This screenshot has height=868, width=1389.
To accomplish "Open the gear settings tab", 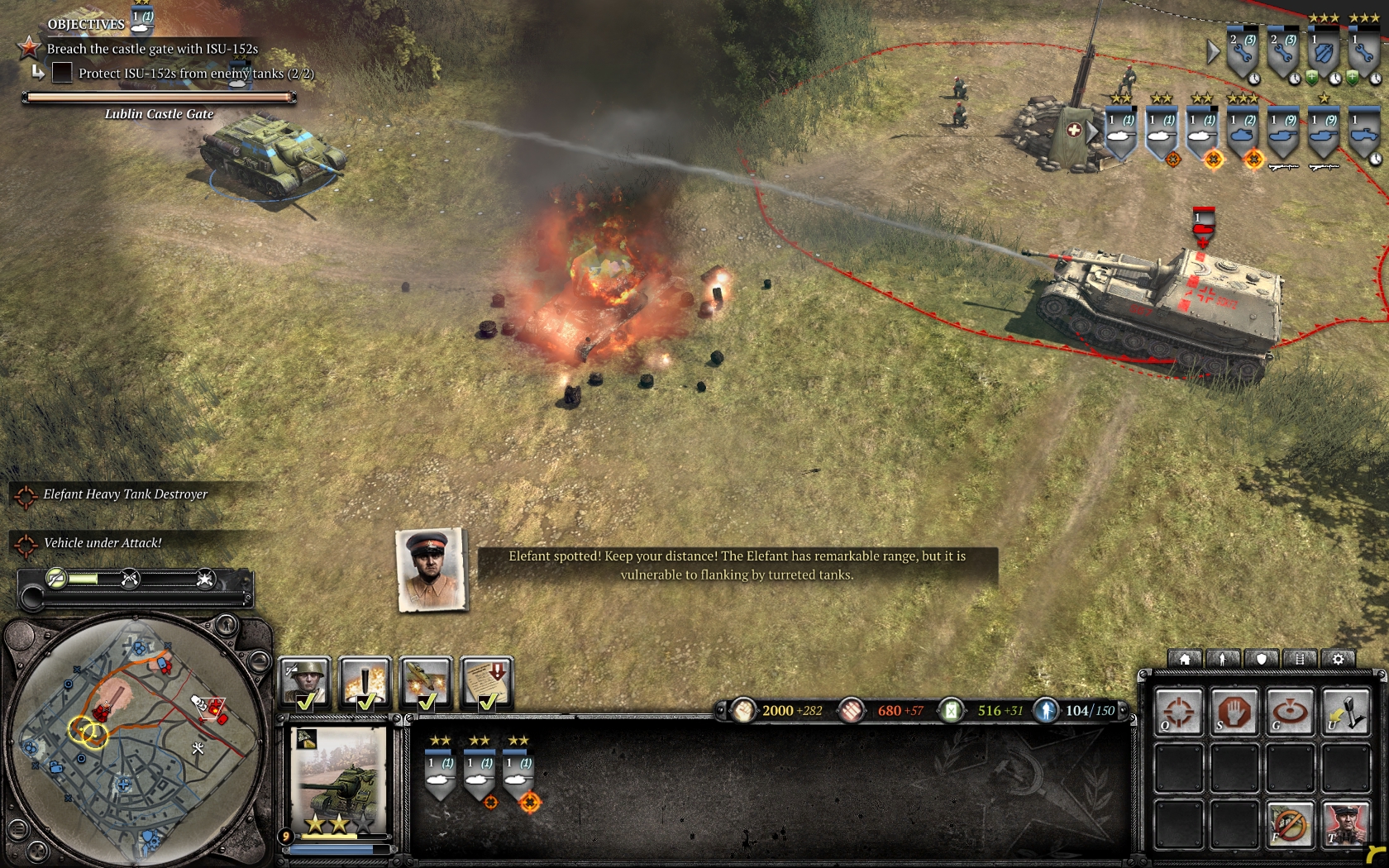I will click(1338, 659).
